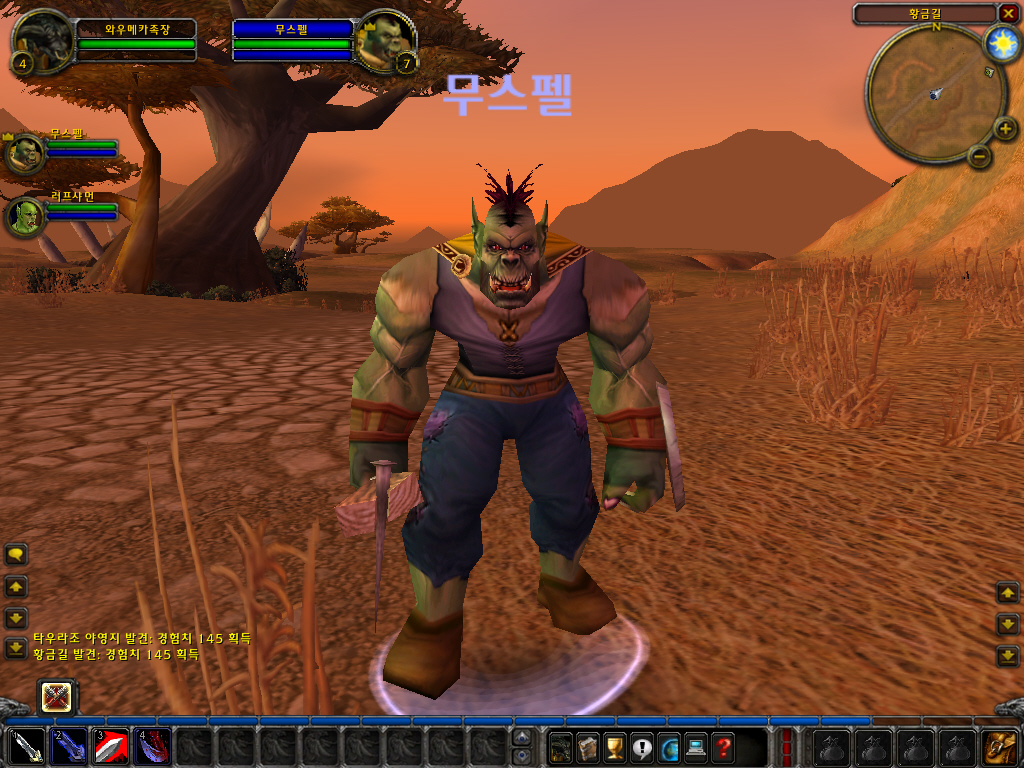This screenshot has width=1024, height=768.
Task: Close the minimap with the X button
Action: coord(1008,13)
